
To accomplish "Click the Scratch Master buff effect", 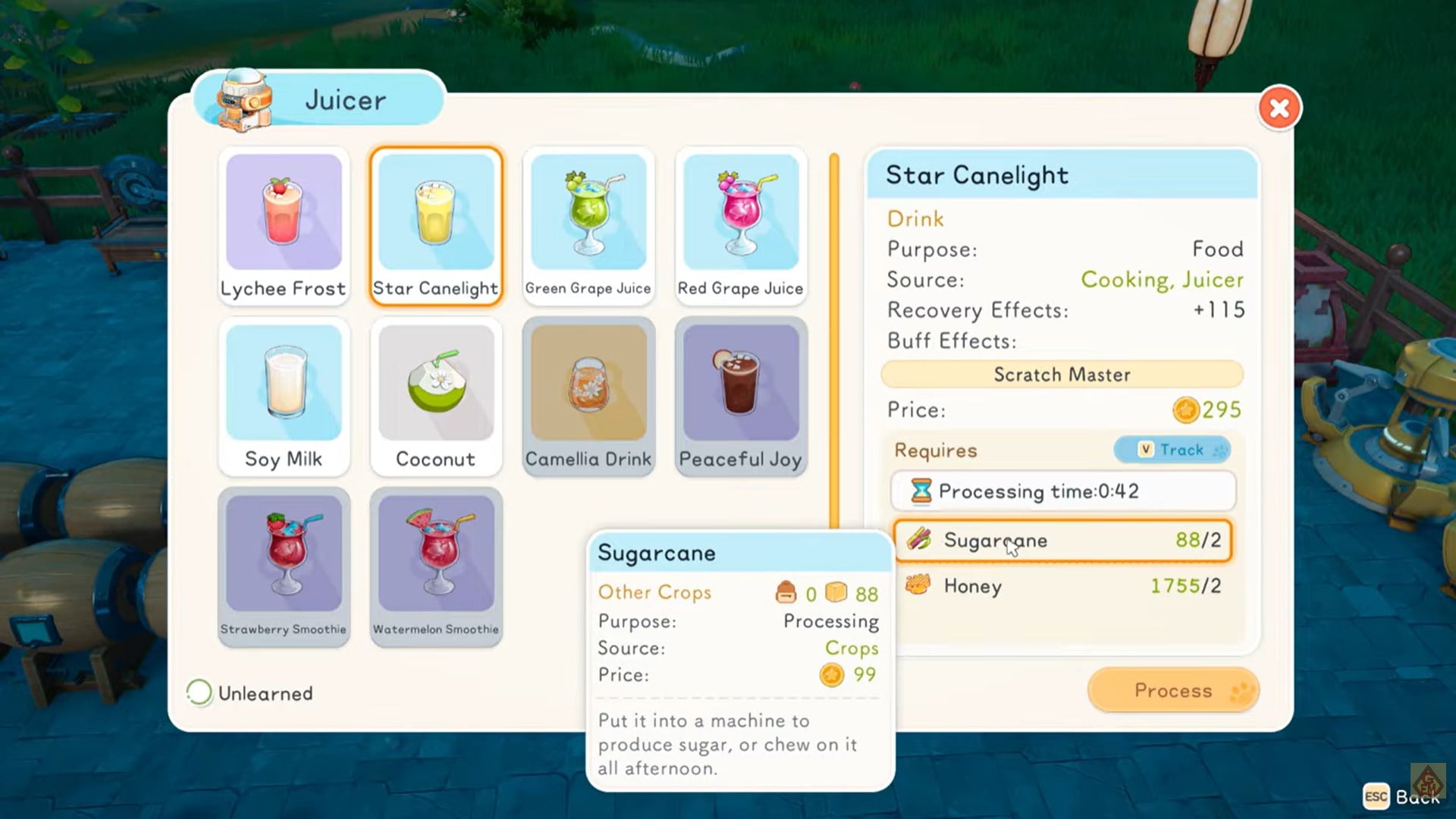I will tap(1062, 375).
